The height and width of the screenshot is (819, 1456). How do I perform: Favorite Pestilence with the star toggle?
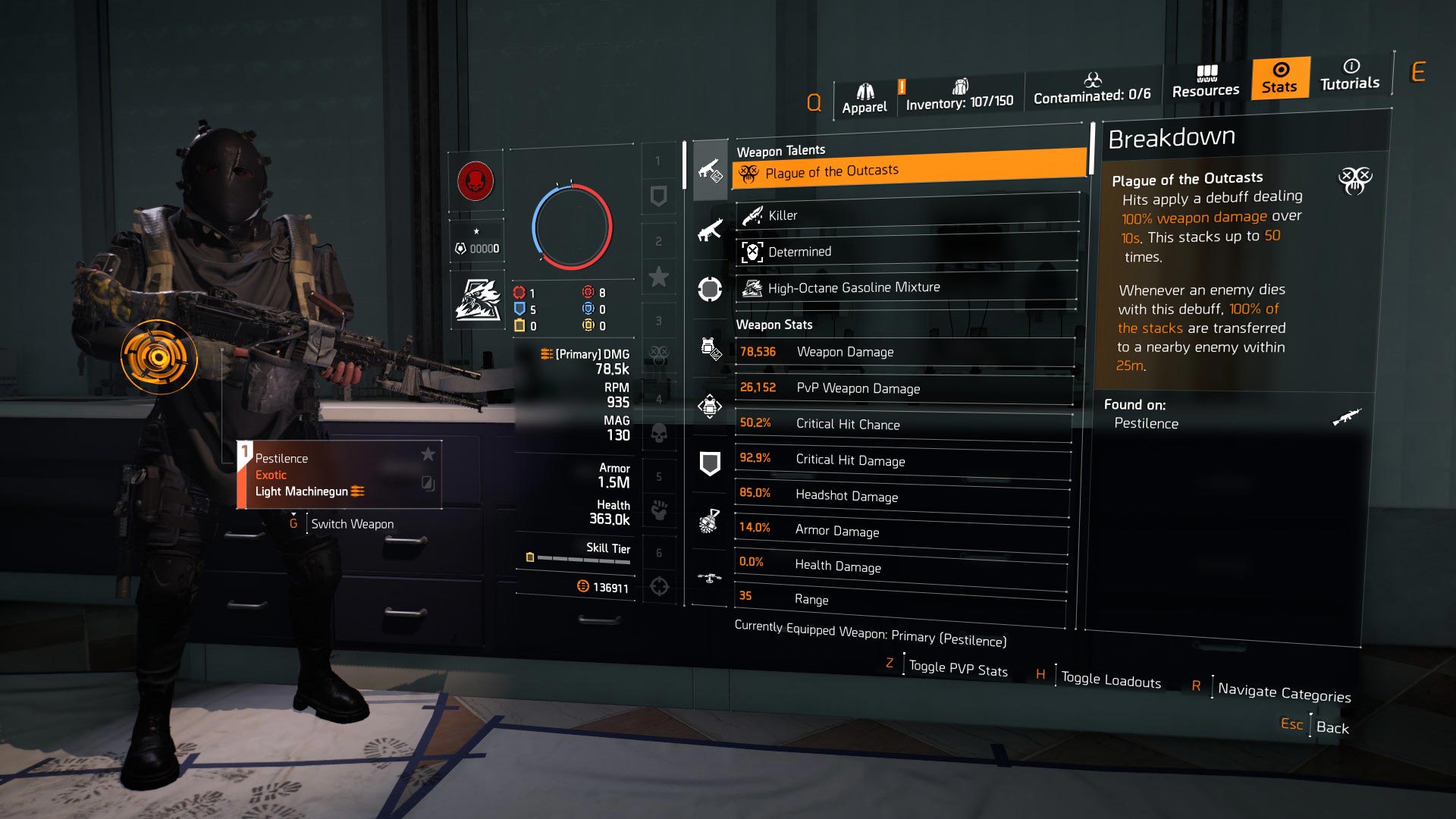tap(429, 454)
